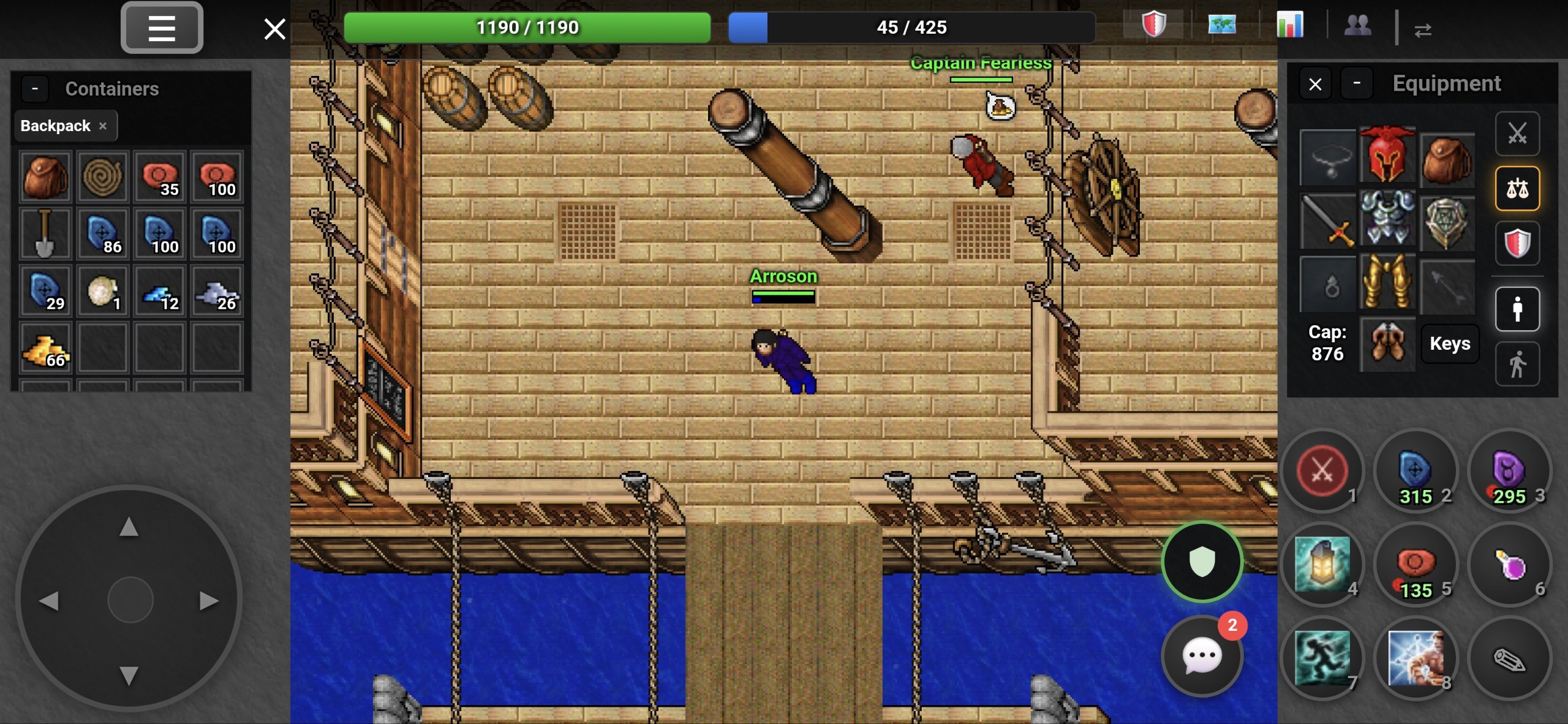Collapse the Equipment panel
1568x724 pixels.
[1357, 83]
